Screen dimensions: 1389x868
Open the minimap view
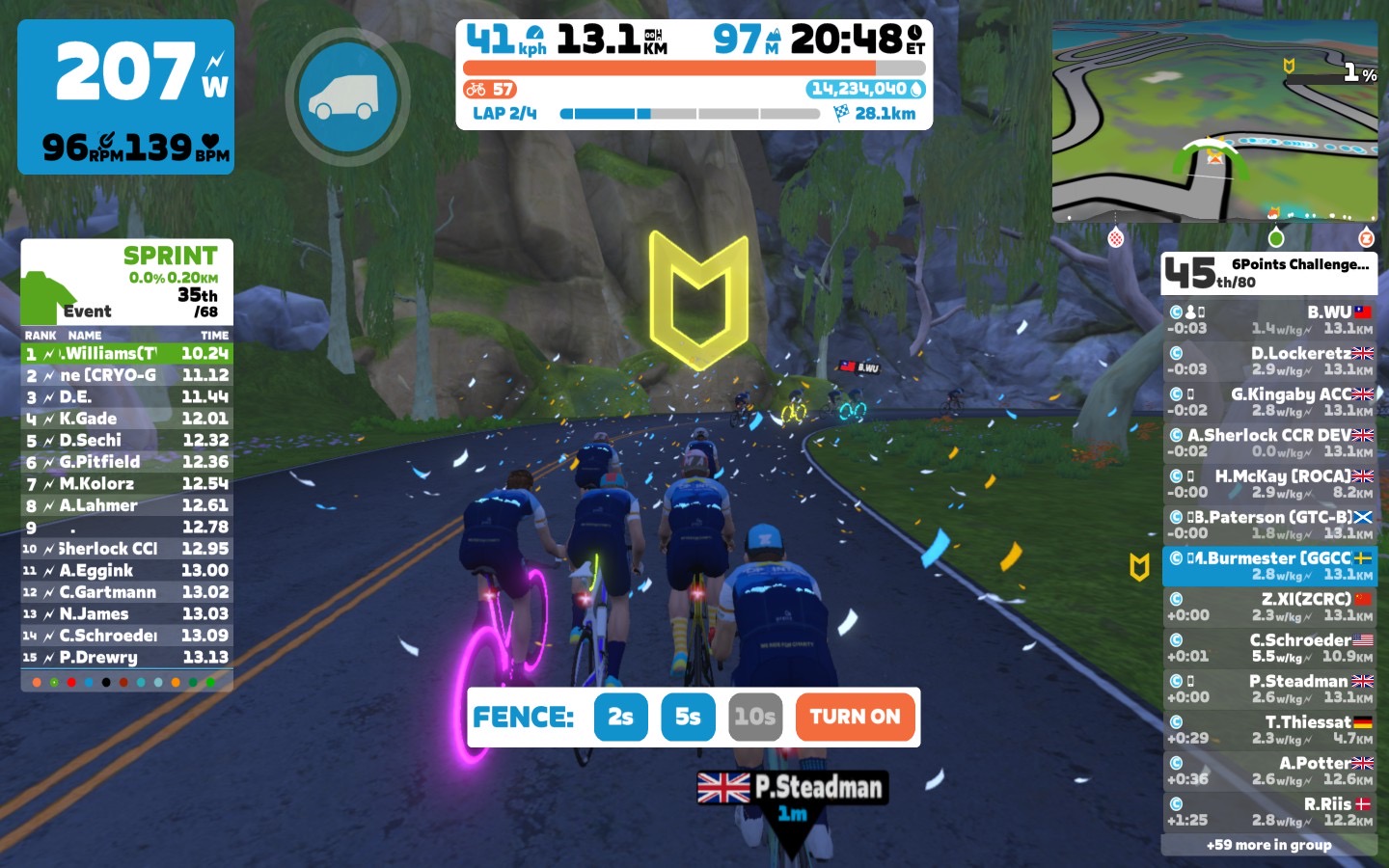(x=1213, y=122)
